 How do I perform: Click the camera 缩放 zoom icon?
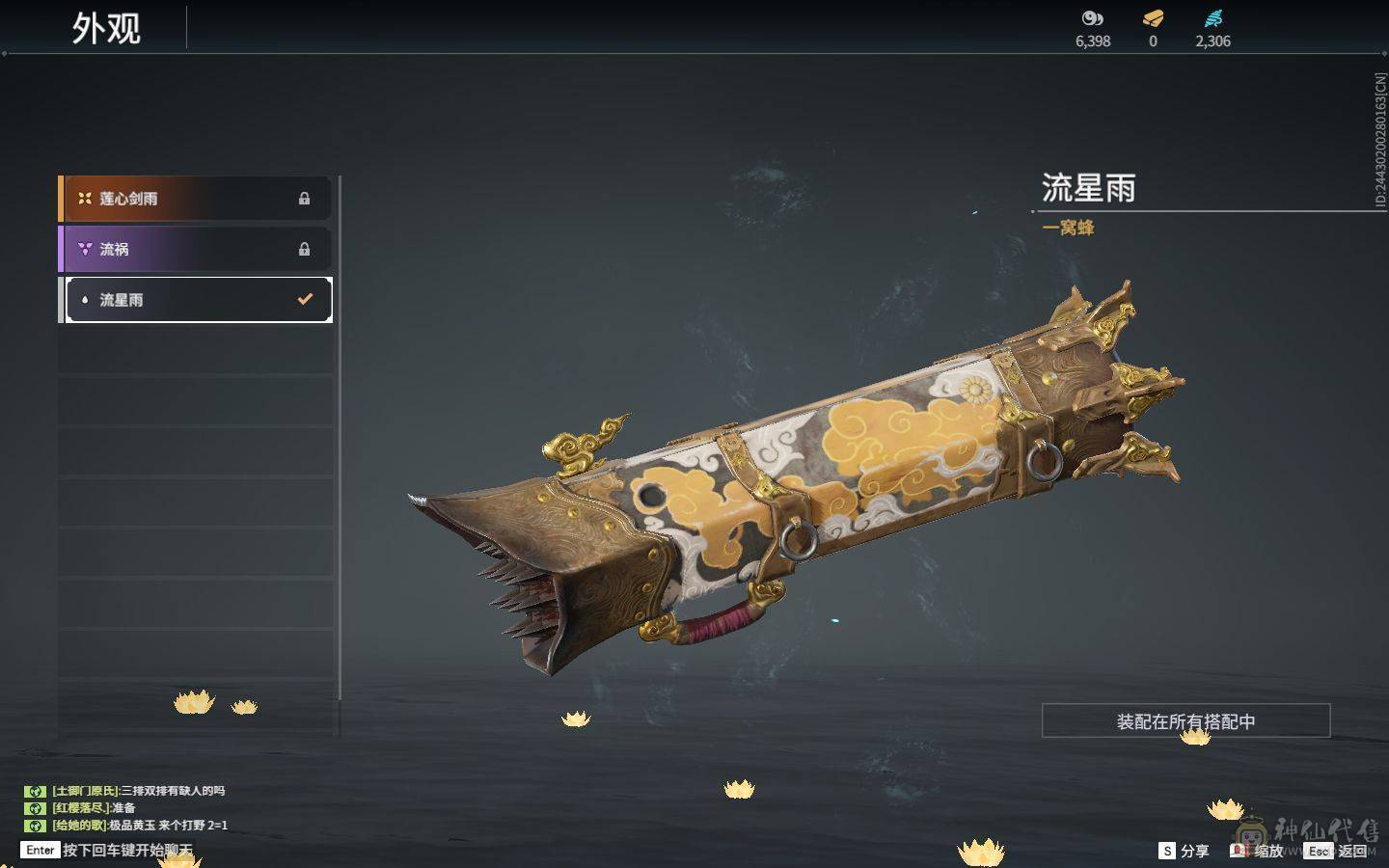(x=1239, y=851)
